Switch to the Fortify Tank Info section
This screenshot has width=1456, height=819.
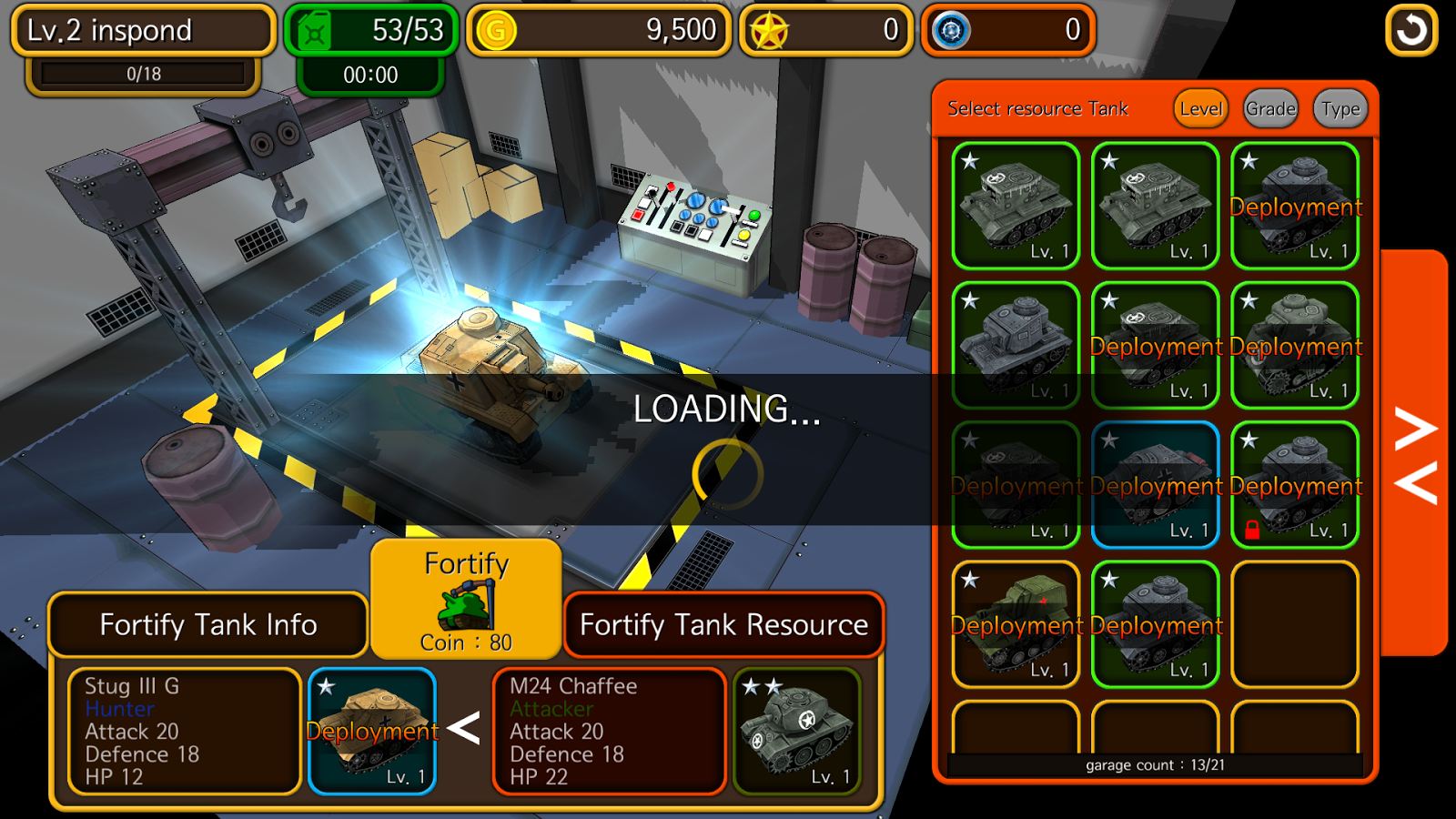[207, 625]
